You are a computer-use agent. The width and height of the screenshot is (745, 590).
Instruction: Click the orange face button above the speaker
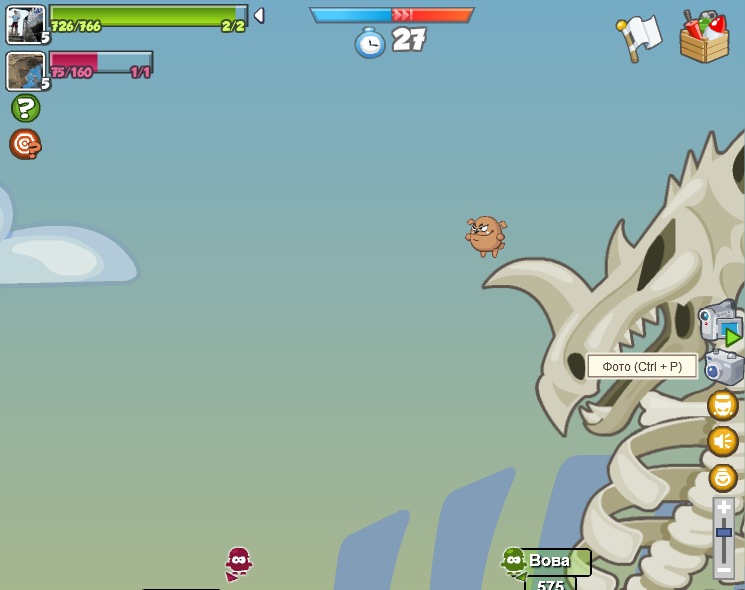[722, 405]
